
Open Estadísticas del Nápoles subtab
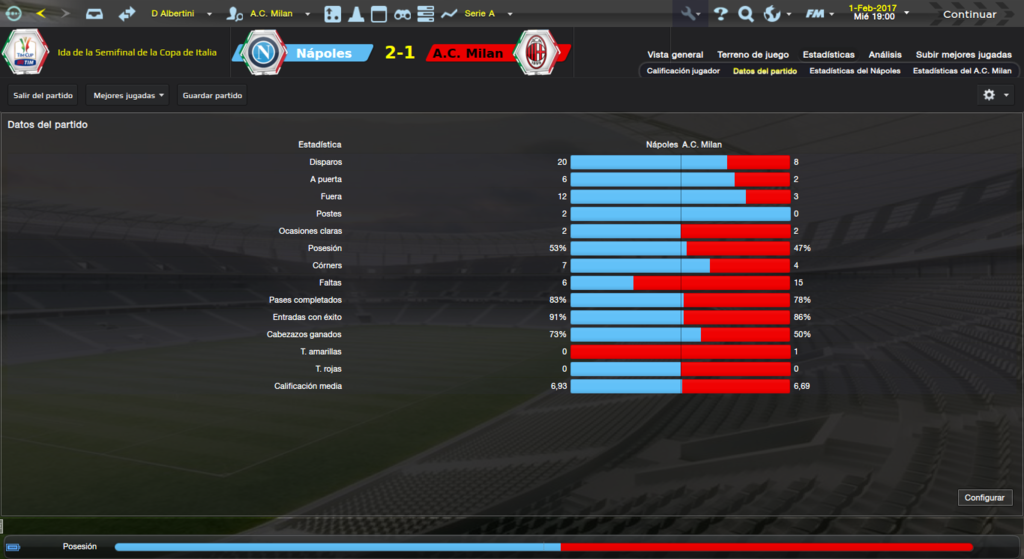click(x=854, y=72)
